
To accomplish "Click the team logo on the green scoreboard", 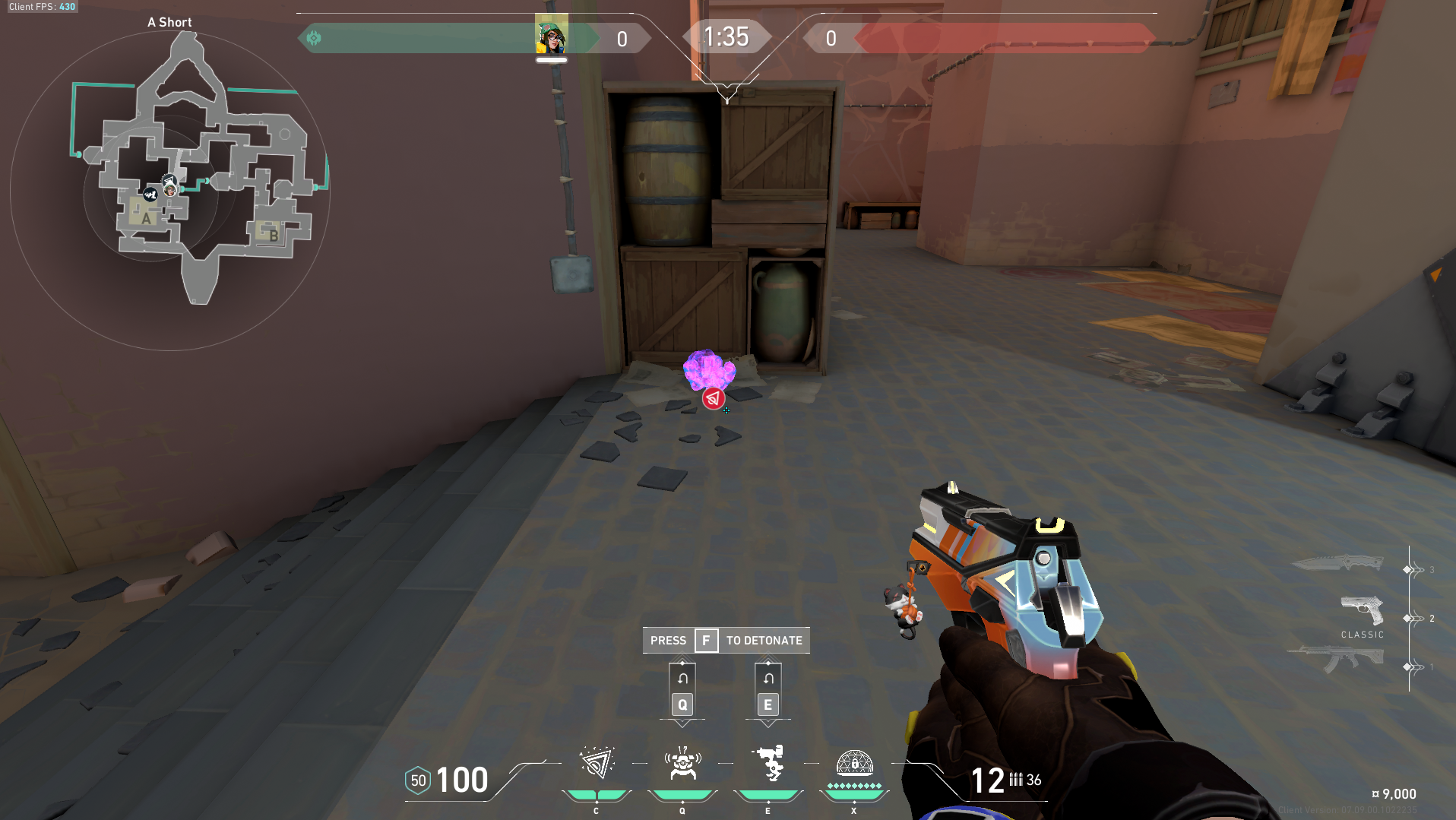I will tap(314, 36).
